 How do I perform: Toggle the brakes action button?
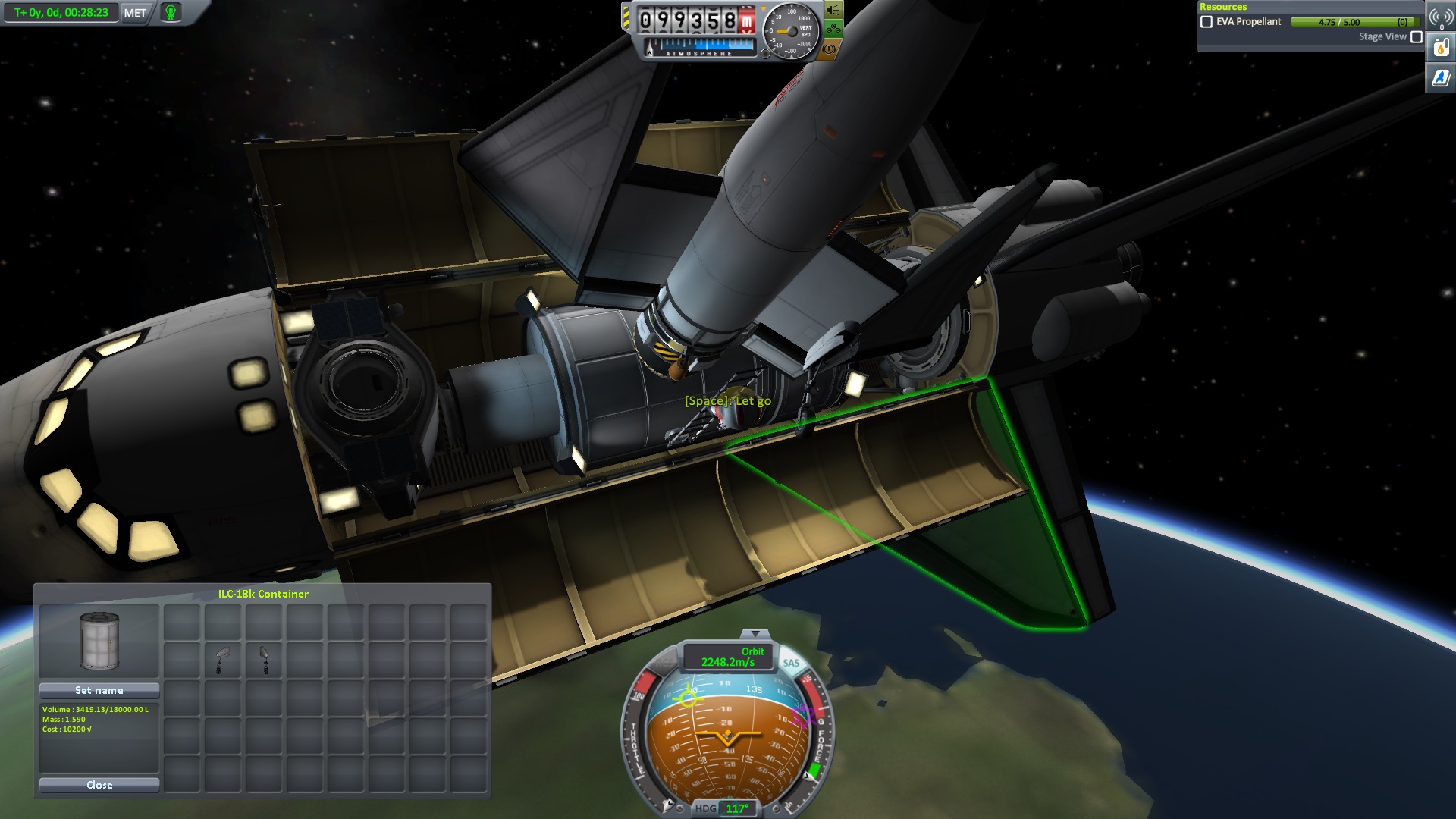tap(829, 49)
